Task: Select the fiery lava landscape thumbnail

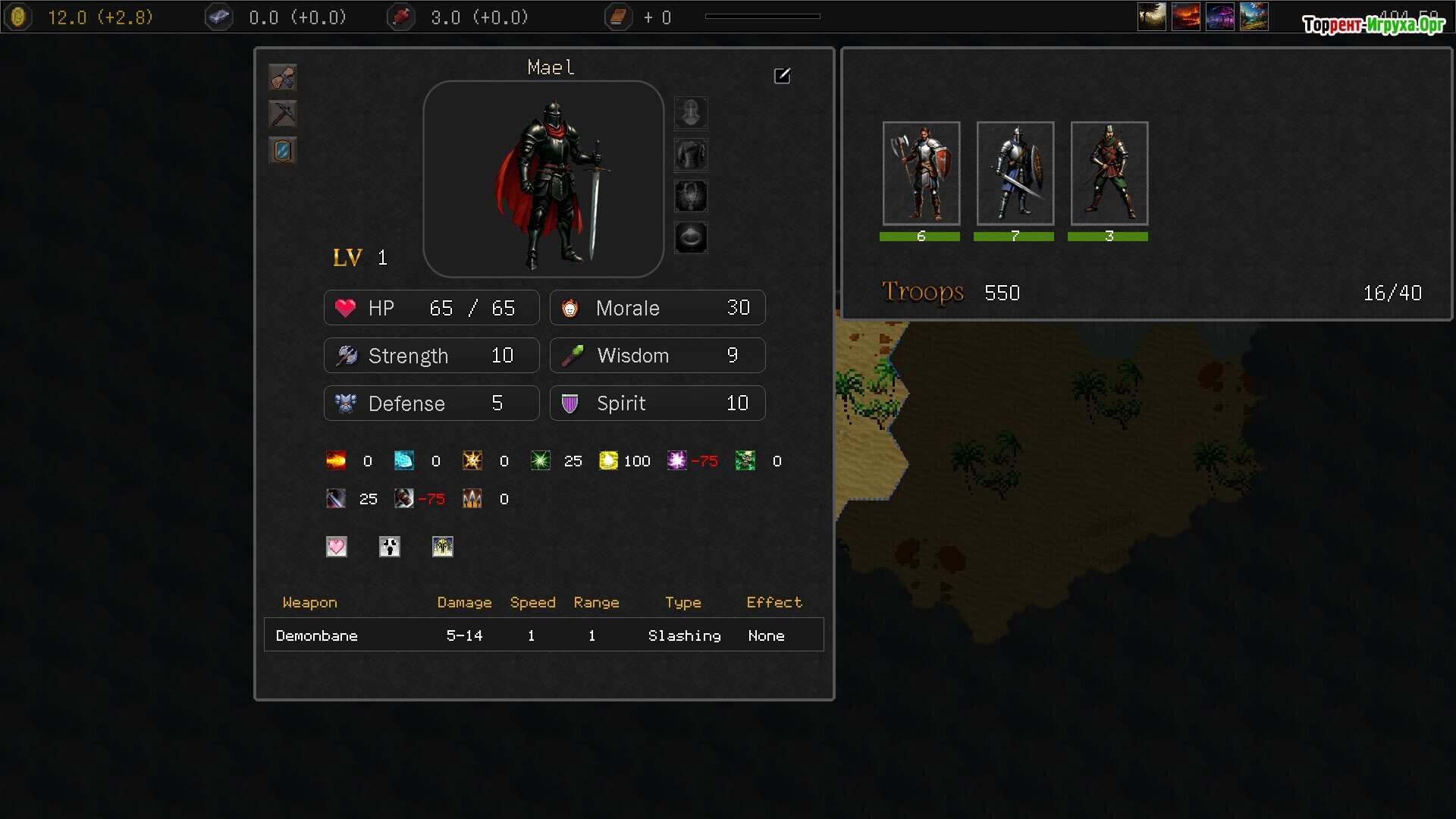Action: coord(1186,17)
